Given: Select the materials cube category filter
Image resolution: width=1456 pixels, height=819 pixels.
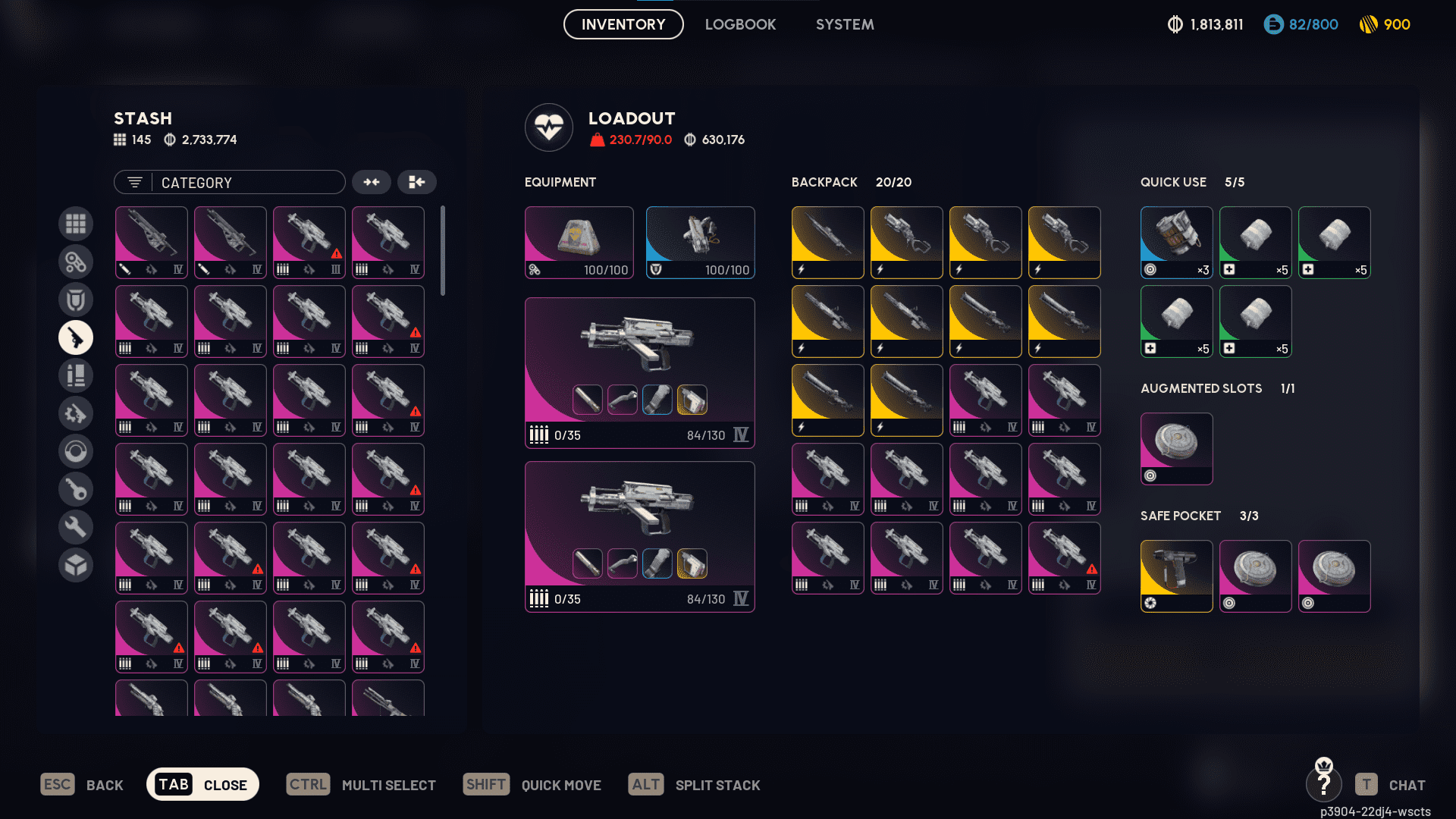Looking at the screenshot, I should (x=76, y=565).
